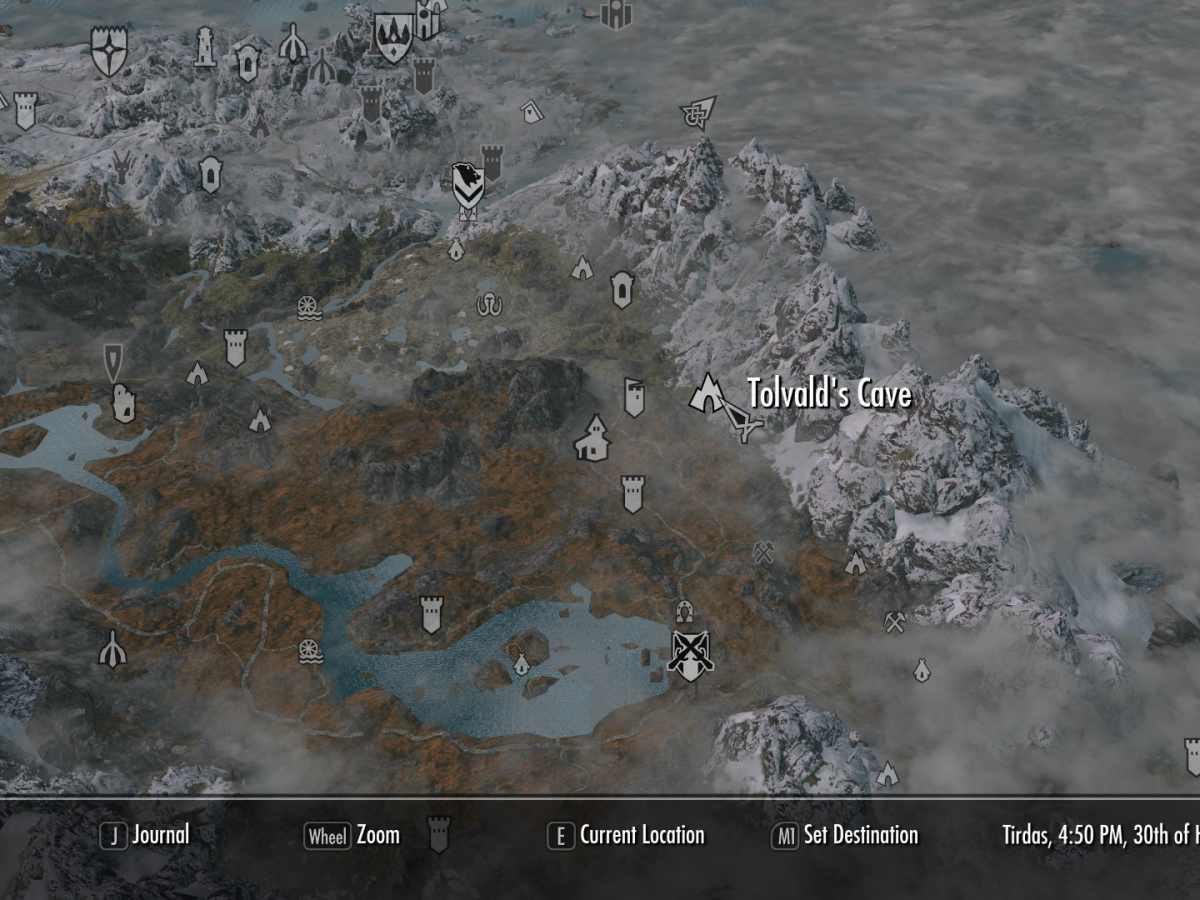Choose the bear-head shield city marker
This screenshot has height=900, width=1200.
pyautogui.click(x=467, y=182)
